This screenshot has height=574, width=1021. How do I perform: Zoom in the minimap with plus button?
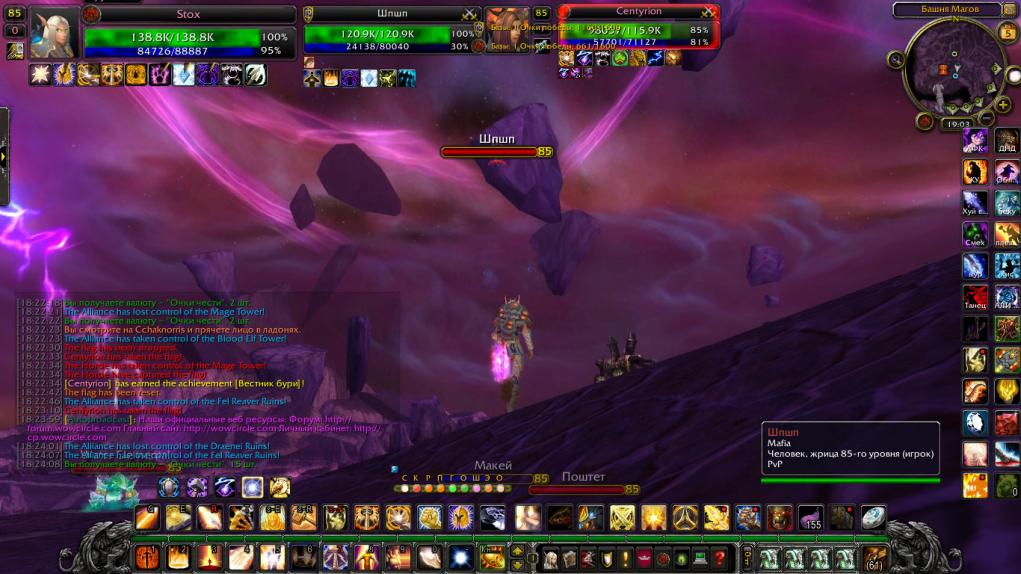[1003, 105]
